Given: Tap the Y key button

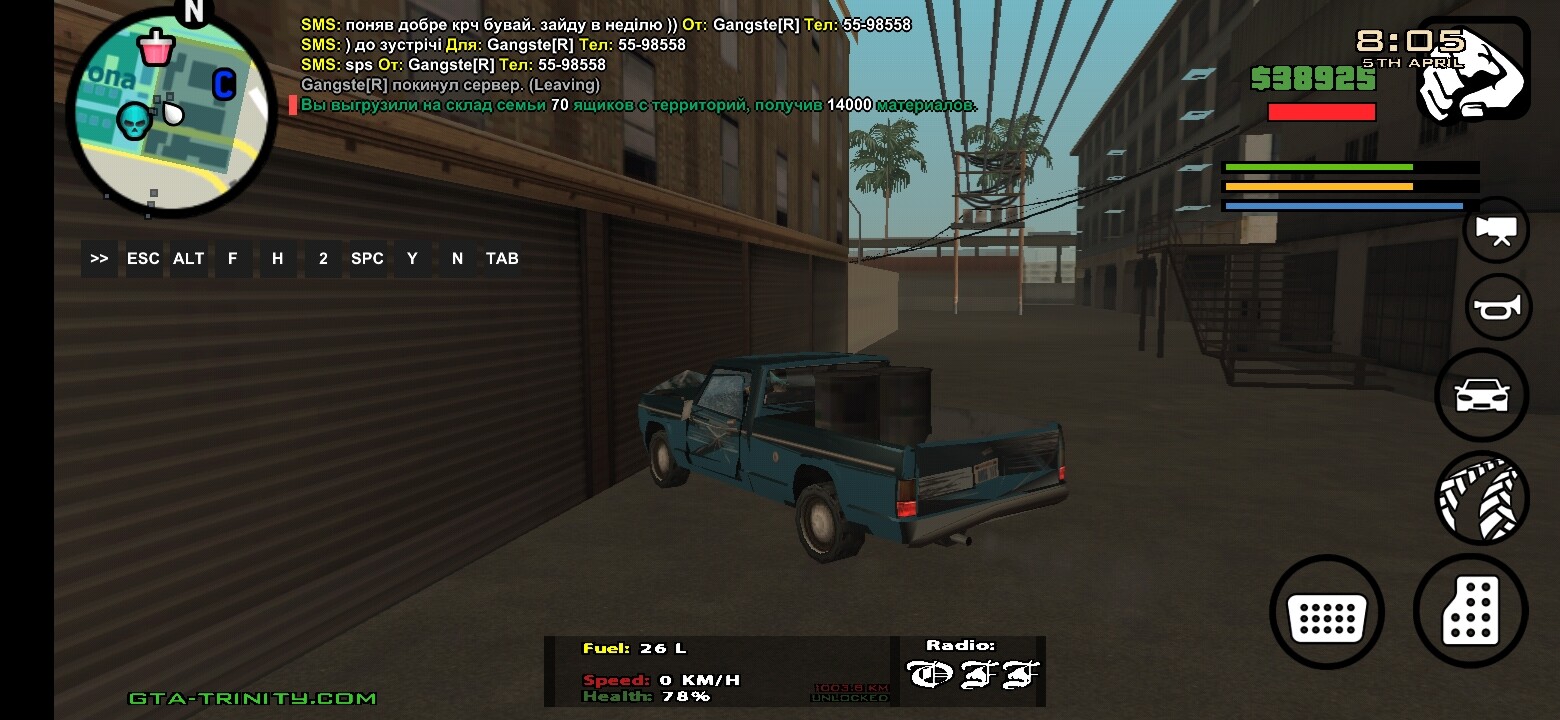Looking at the screenshot, I should 412,258.
